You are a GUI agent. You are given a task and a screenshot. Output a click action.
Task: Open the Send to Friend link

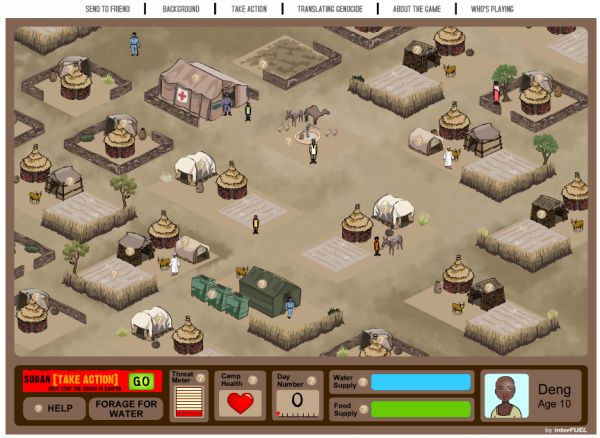point(108,8)
